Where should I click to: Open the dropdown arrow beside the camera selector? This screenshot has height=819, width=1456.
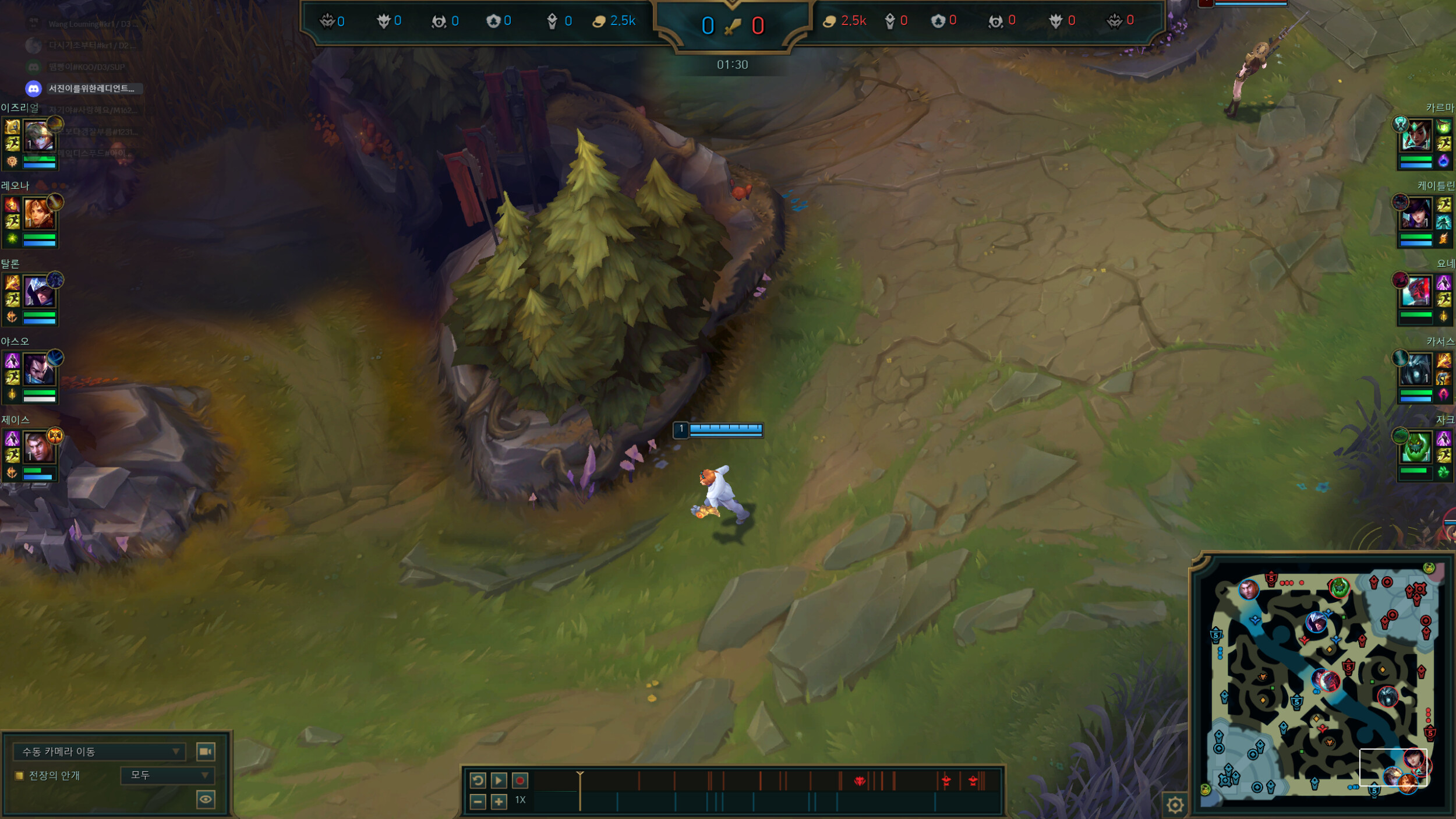pyautogui.click(x=175, y=751)
